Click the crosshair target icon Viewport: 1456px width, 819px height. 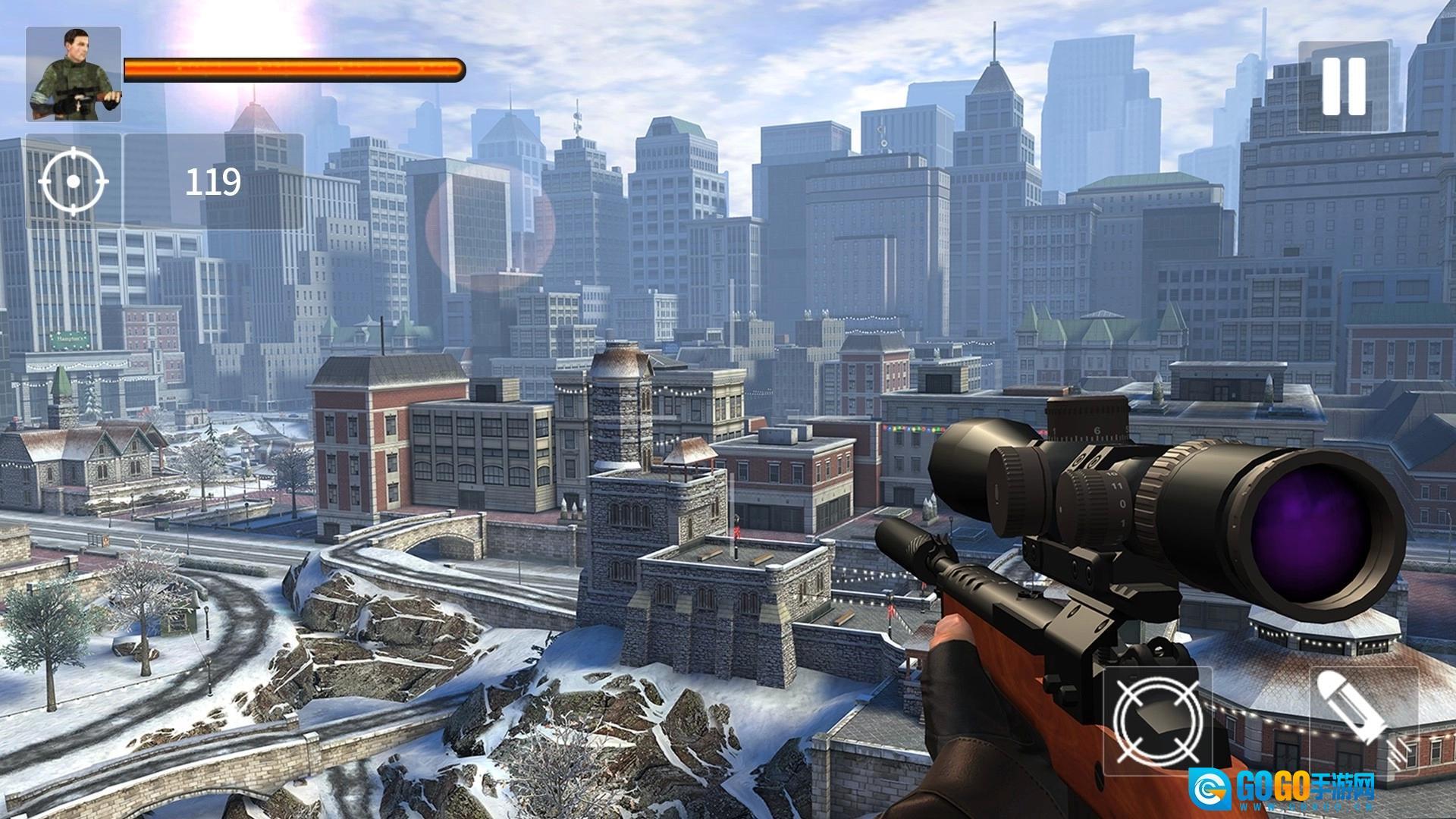pyautogui.click(x=74, y=182)
